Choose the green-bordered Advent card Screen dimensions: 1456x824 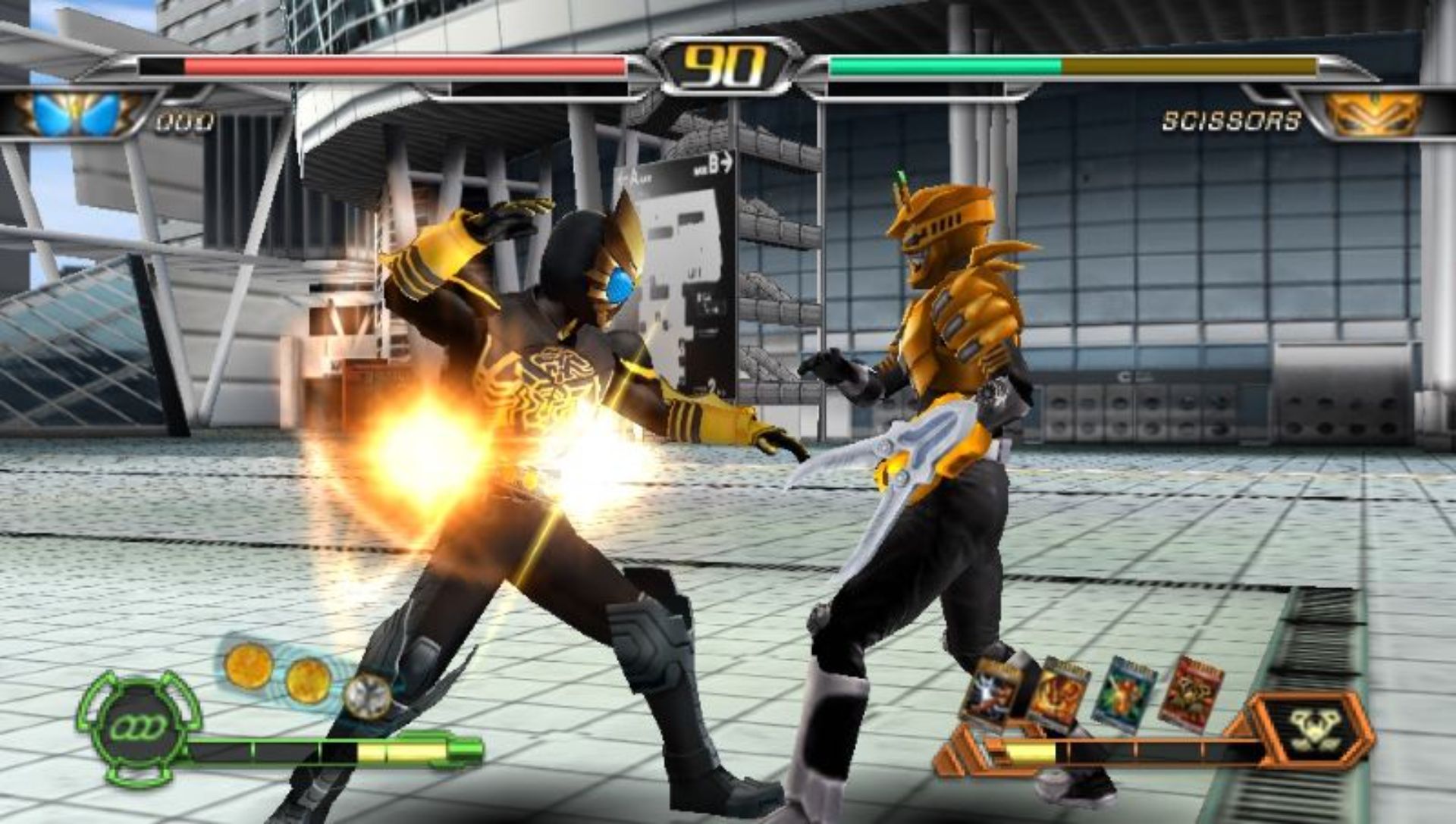(x=1124, y=695)
